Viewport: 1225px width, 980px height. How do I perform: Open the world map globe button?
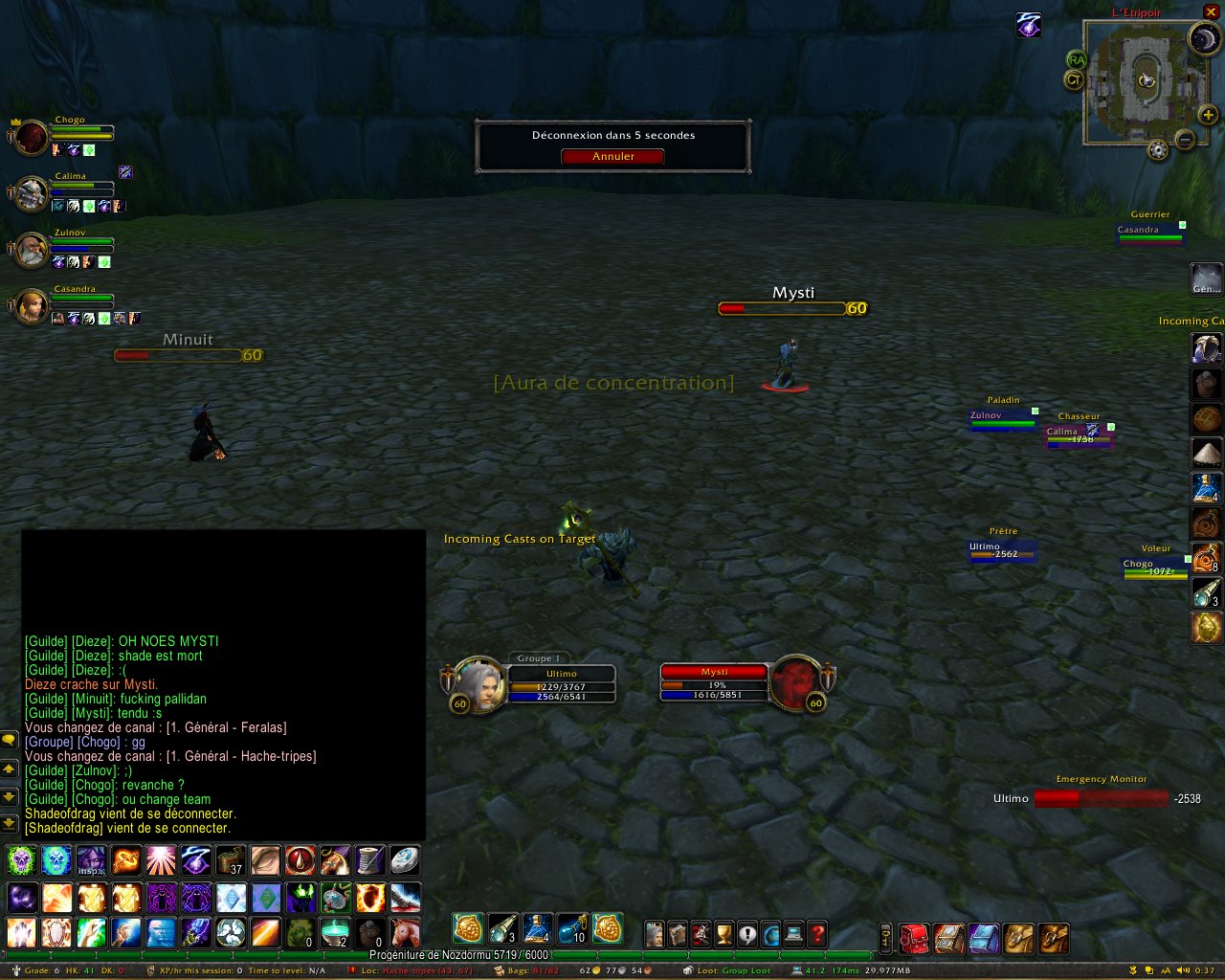click(770, 934)
